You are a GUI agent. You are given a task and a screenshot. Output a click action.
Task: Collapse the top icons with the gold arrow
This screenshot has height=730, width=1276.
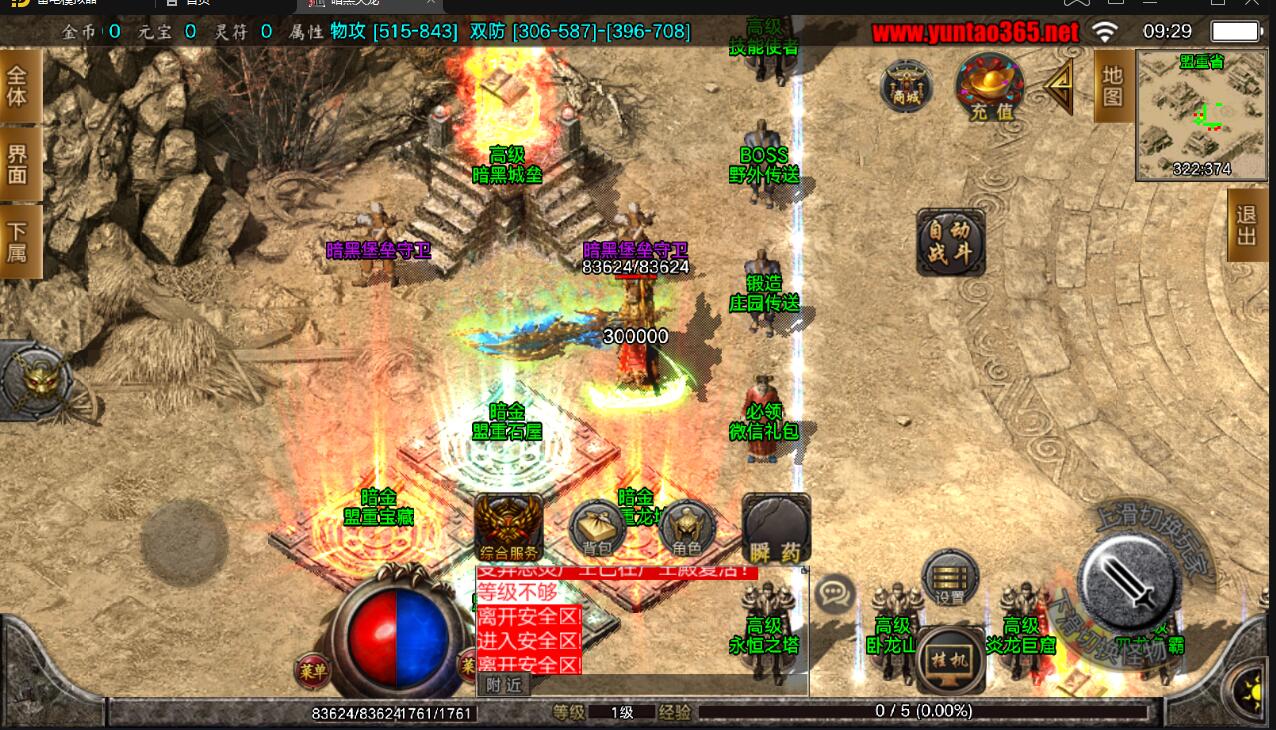tap(1060, 86)
